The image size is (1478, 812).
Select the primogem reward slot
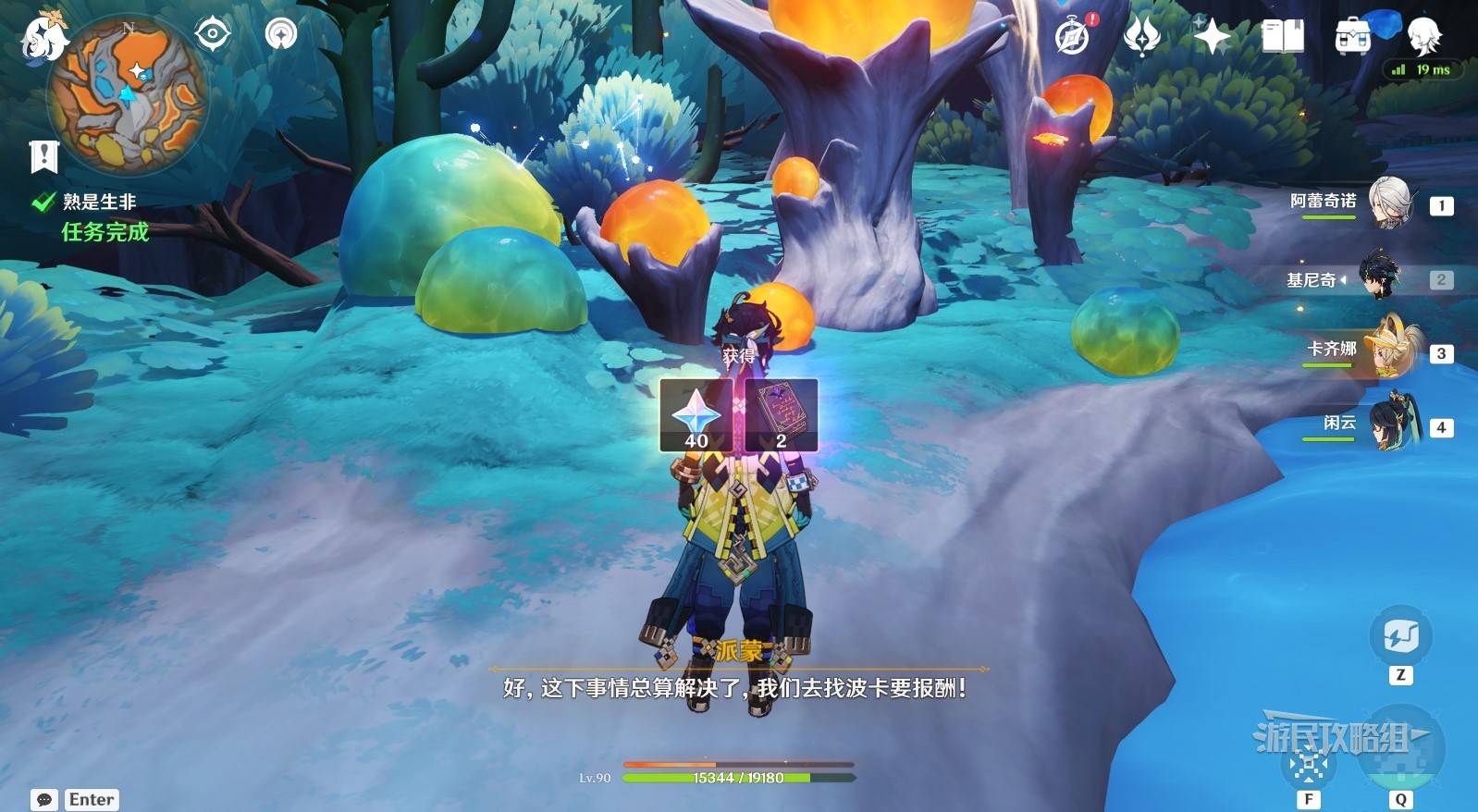(x=696, y=415)
